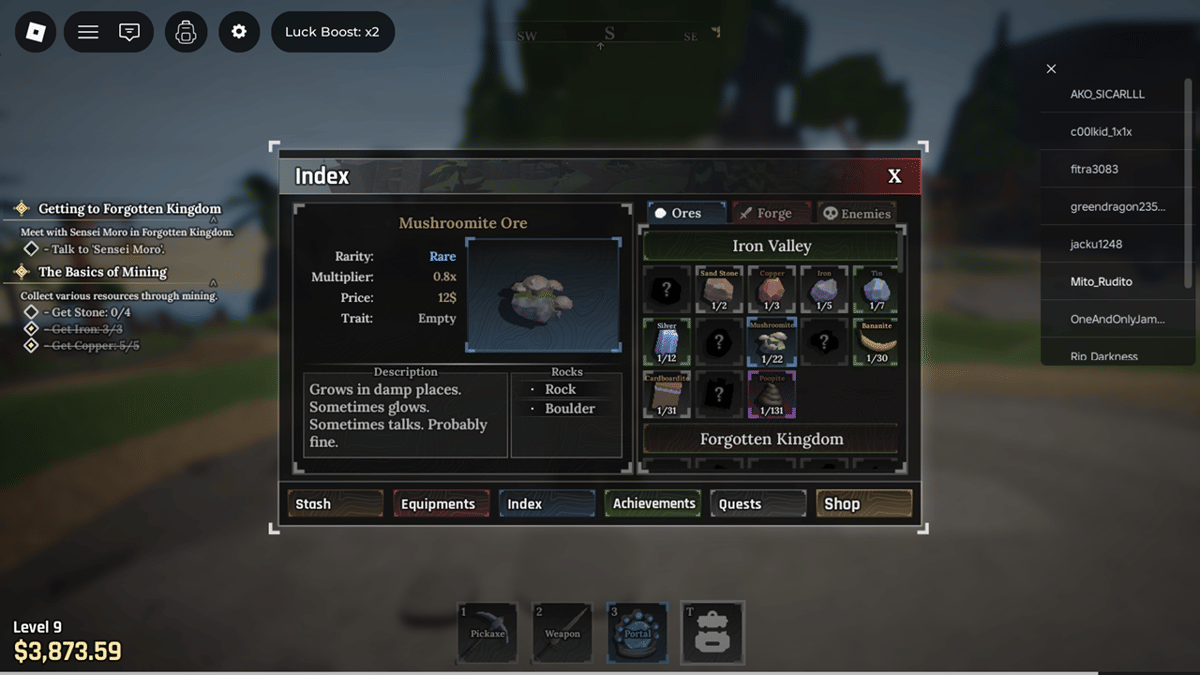Pick the Poopite ore entry
The image size is (1200, 675).
(x=771, y=394)
